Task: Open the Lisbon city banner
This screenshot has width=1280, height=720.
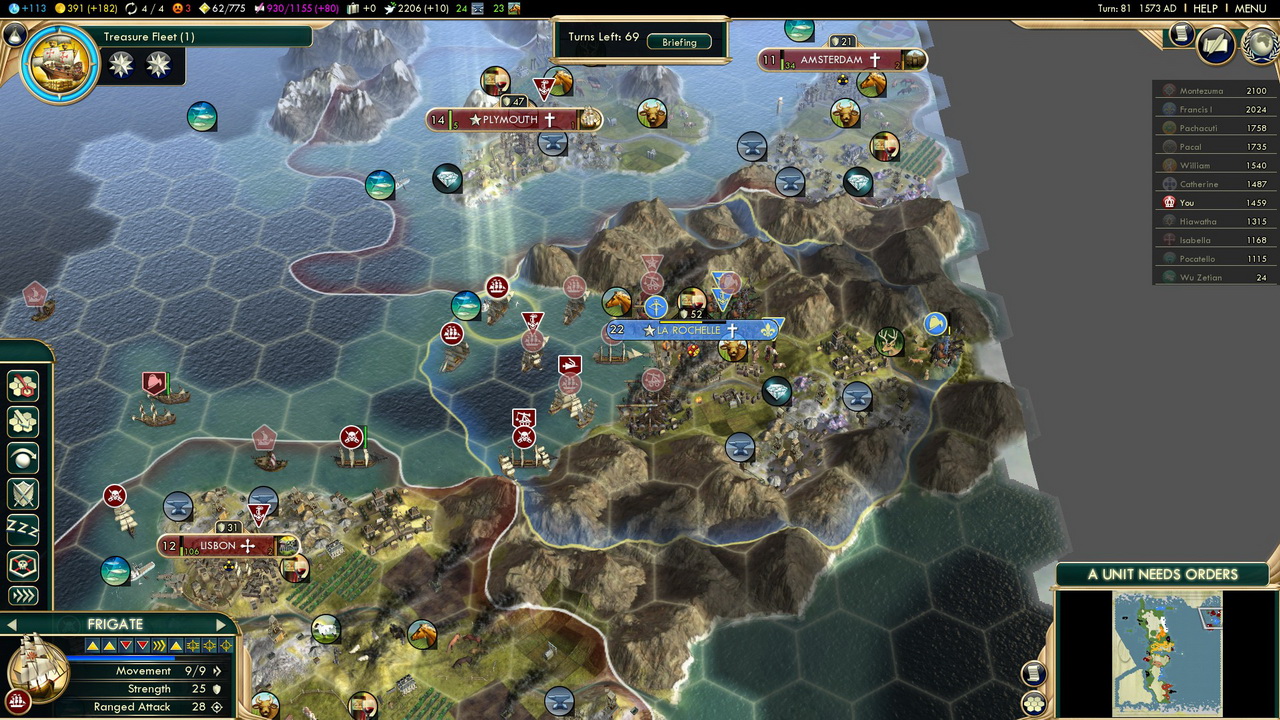Action: point(220,546)
